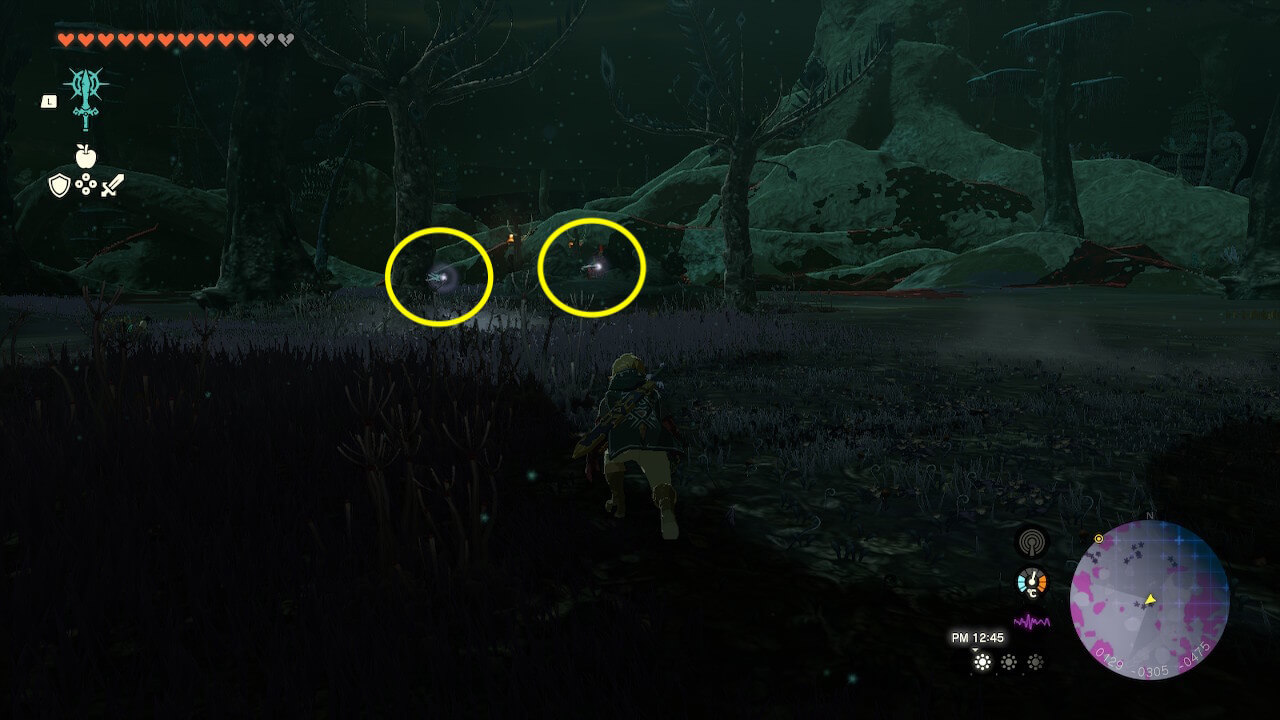Select the apple quick-item icon

85,155
